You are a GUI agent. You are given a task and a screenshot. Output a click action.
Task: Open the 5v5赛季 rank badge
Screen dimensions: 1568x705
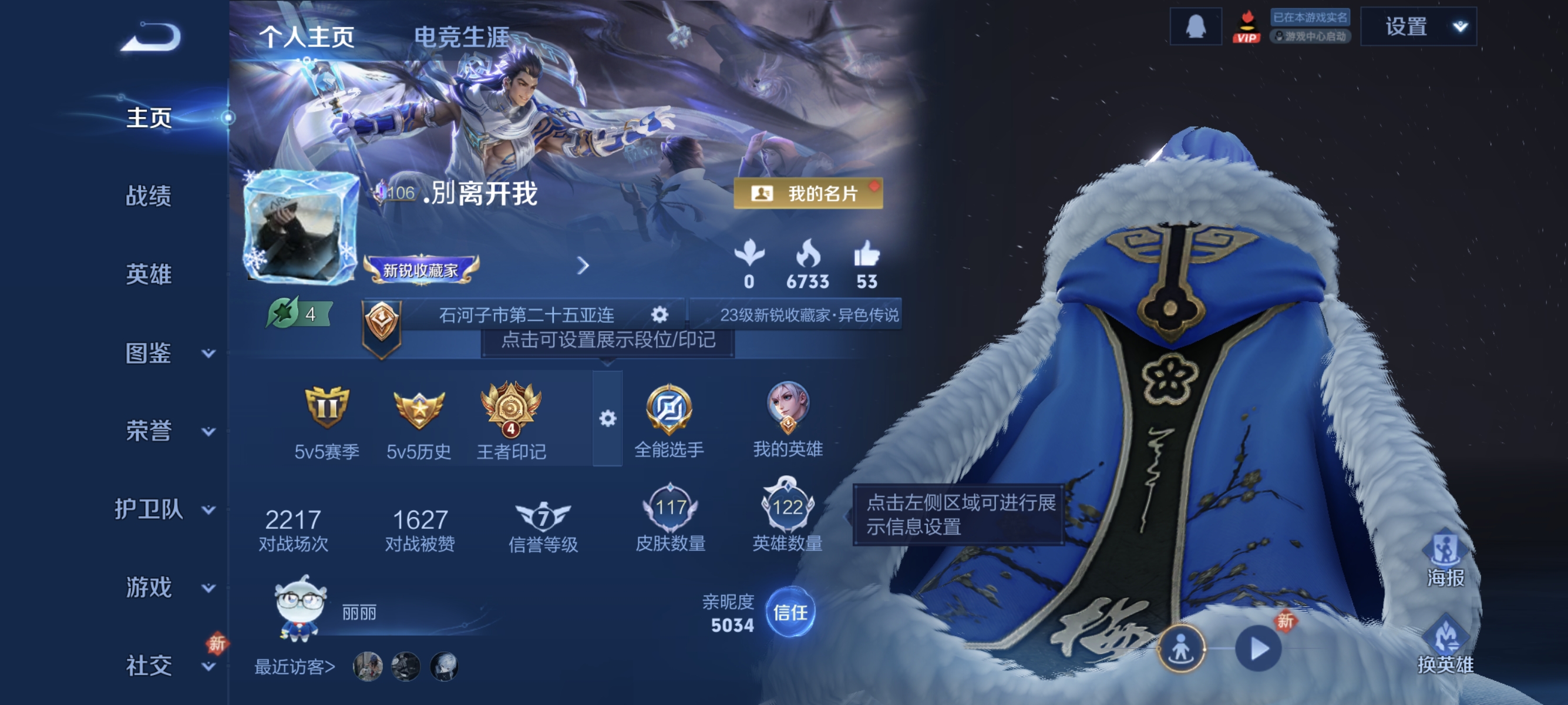pos(327,409)
